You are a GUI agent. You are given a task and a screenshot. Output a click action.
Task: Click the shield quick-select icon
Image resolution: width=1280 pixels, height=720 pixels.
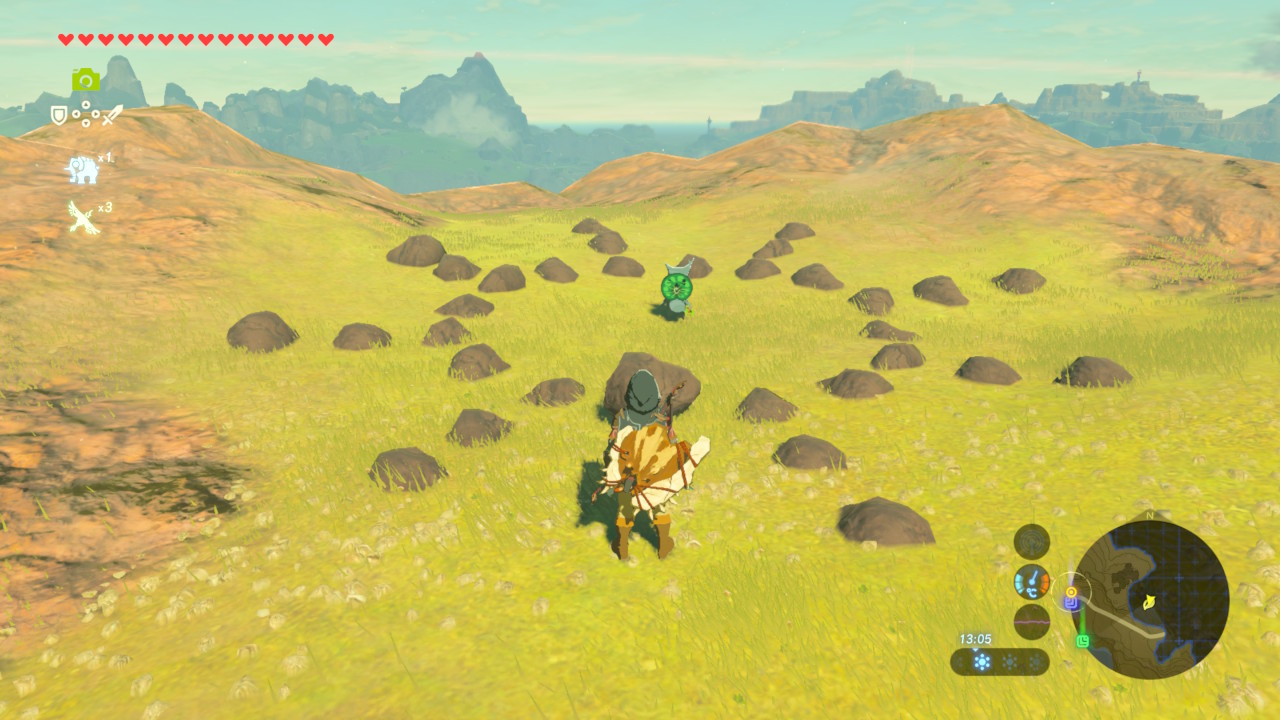(x=59, y=116)
